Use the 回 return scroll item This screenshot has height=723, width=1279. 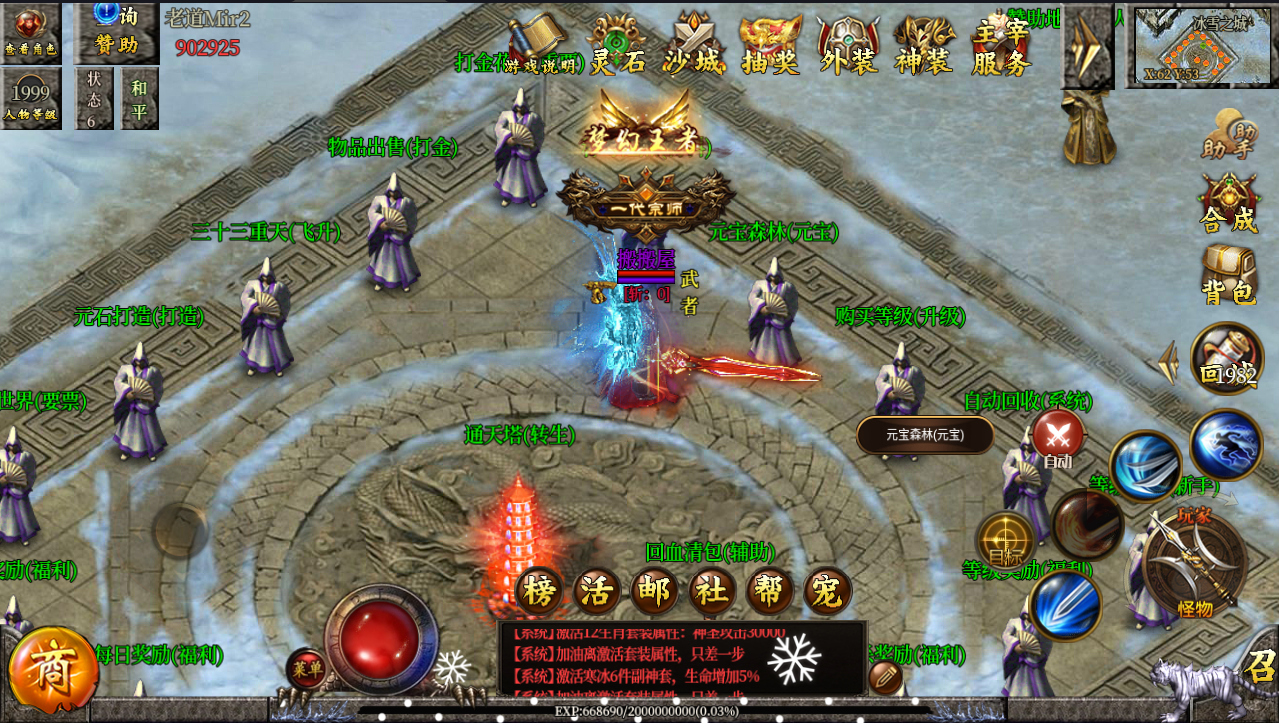pos(1227,359)
